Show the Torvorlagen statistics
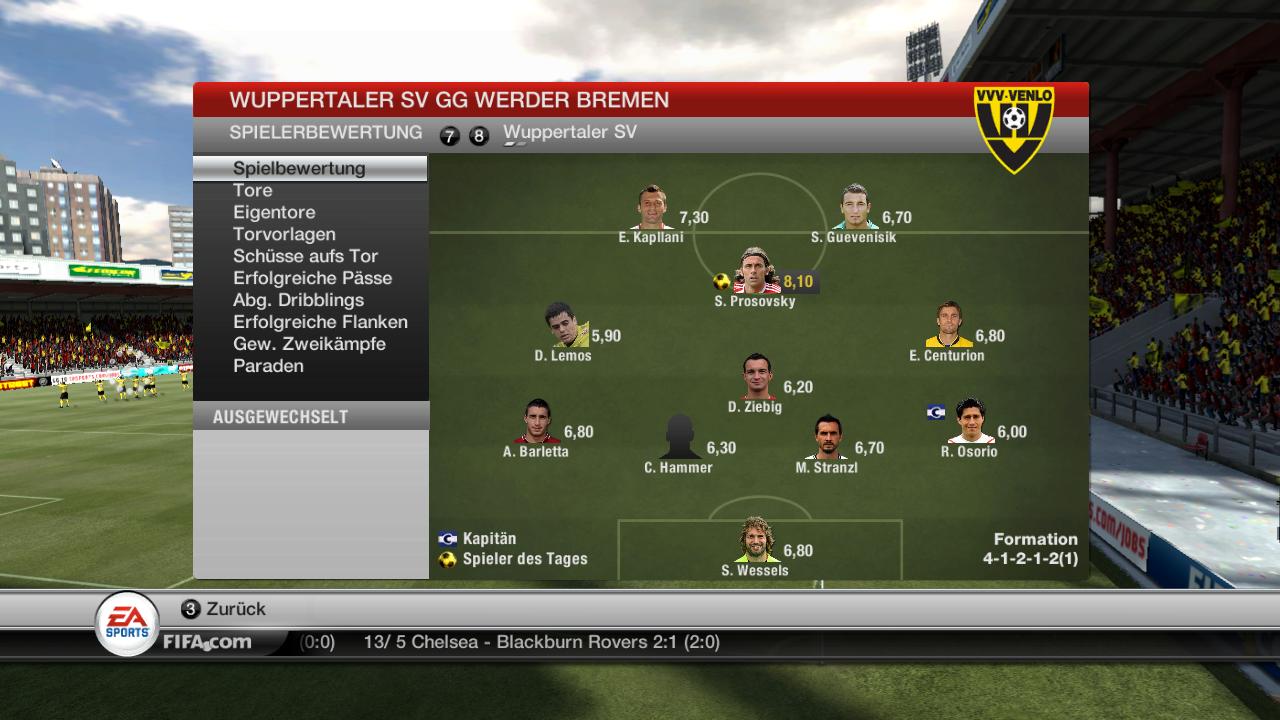Image resolution: width=1280 pixels, height=720 pixels. pos(284,234)
